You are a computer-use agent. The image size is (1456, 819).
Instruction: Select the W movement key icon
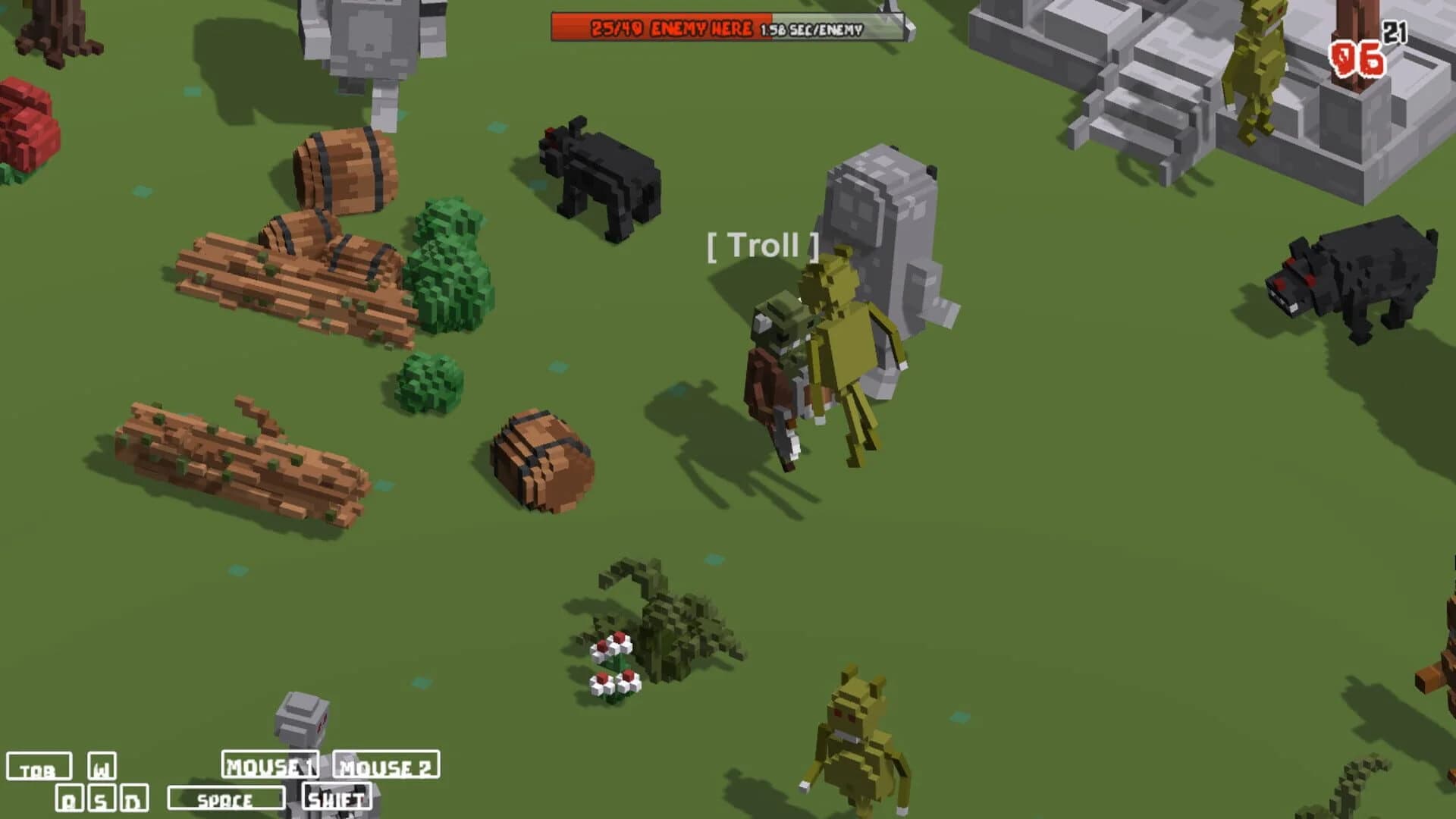tap(101, 767)
